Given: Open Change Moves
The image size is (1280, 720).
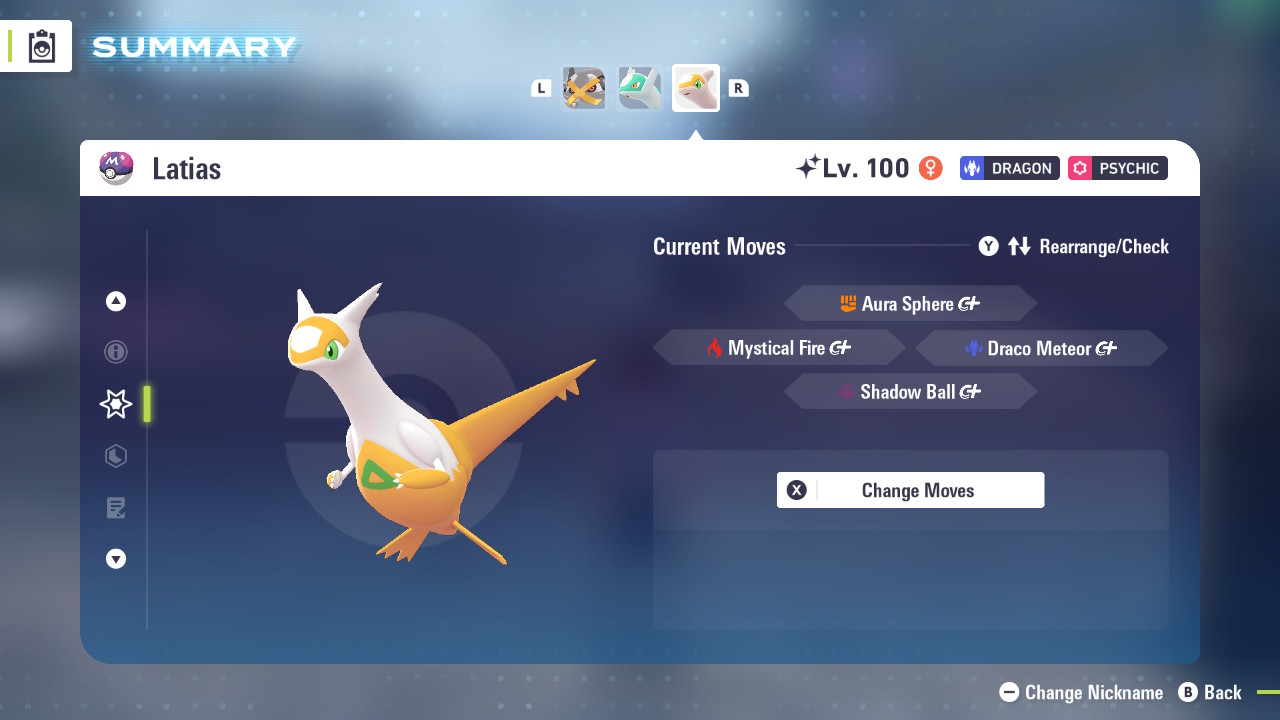Looking at the screenshot, I should click(910, 490).
